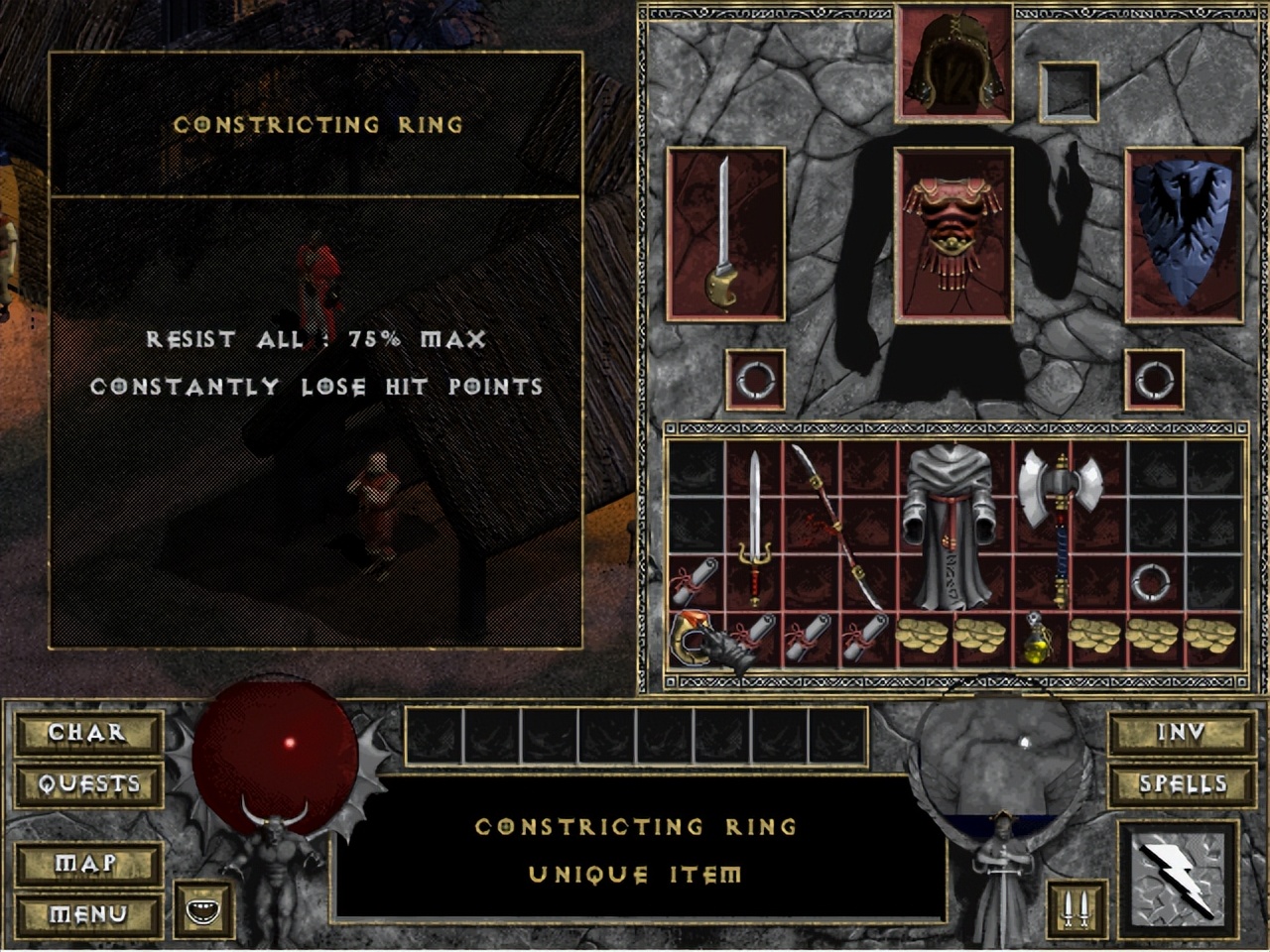1270x952 pixels.
Task: Open the MENU
Action: (x=88, y=913)
